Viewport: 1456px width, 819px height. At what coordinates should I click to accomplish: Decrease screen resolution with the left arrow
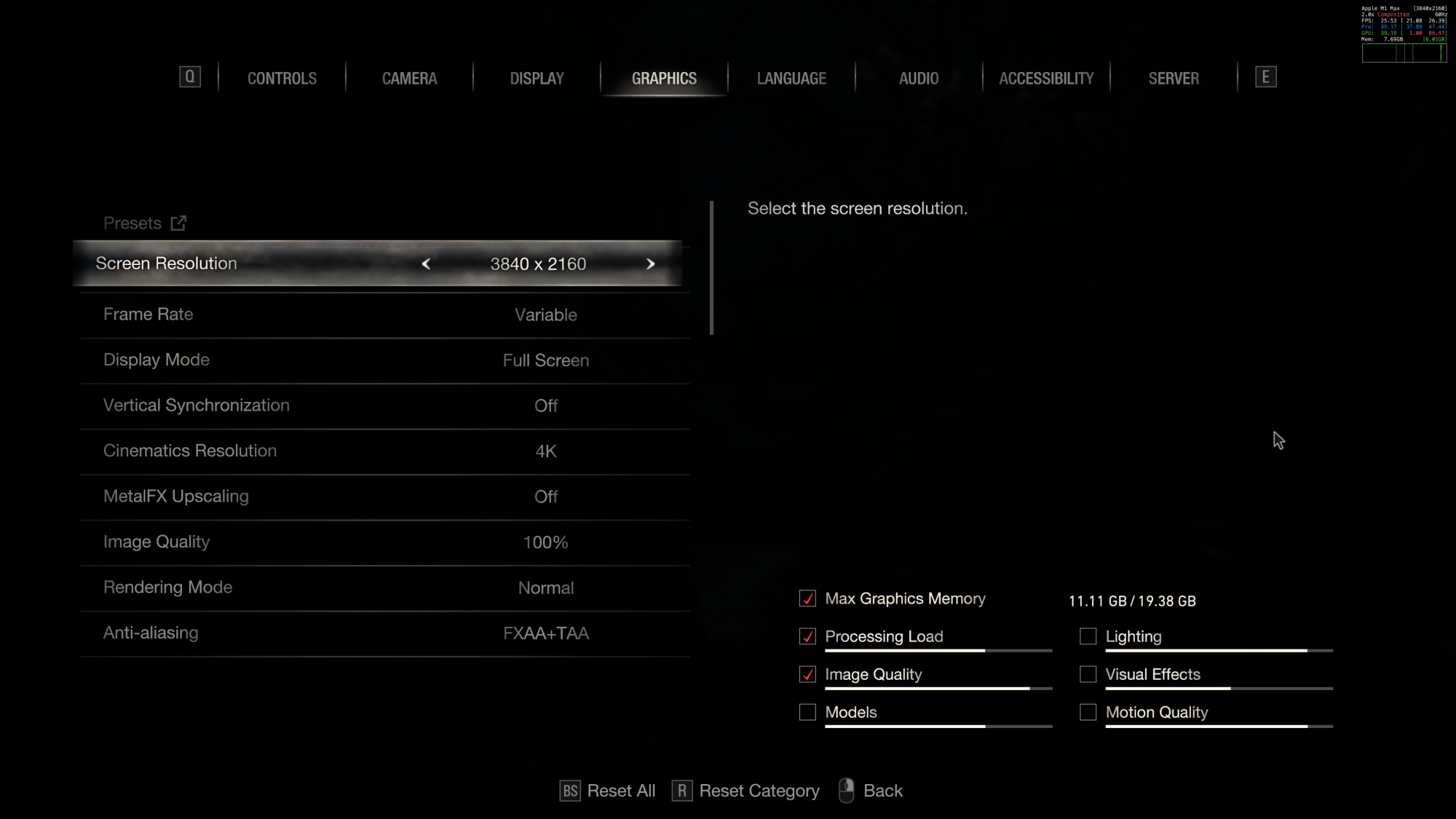(x=426, y=264)
